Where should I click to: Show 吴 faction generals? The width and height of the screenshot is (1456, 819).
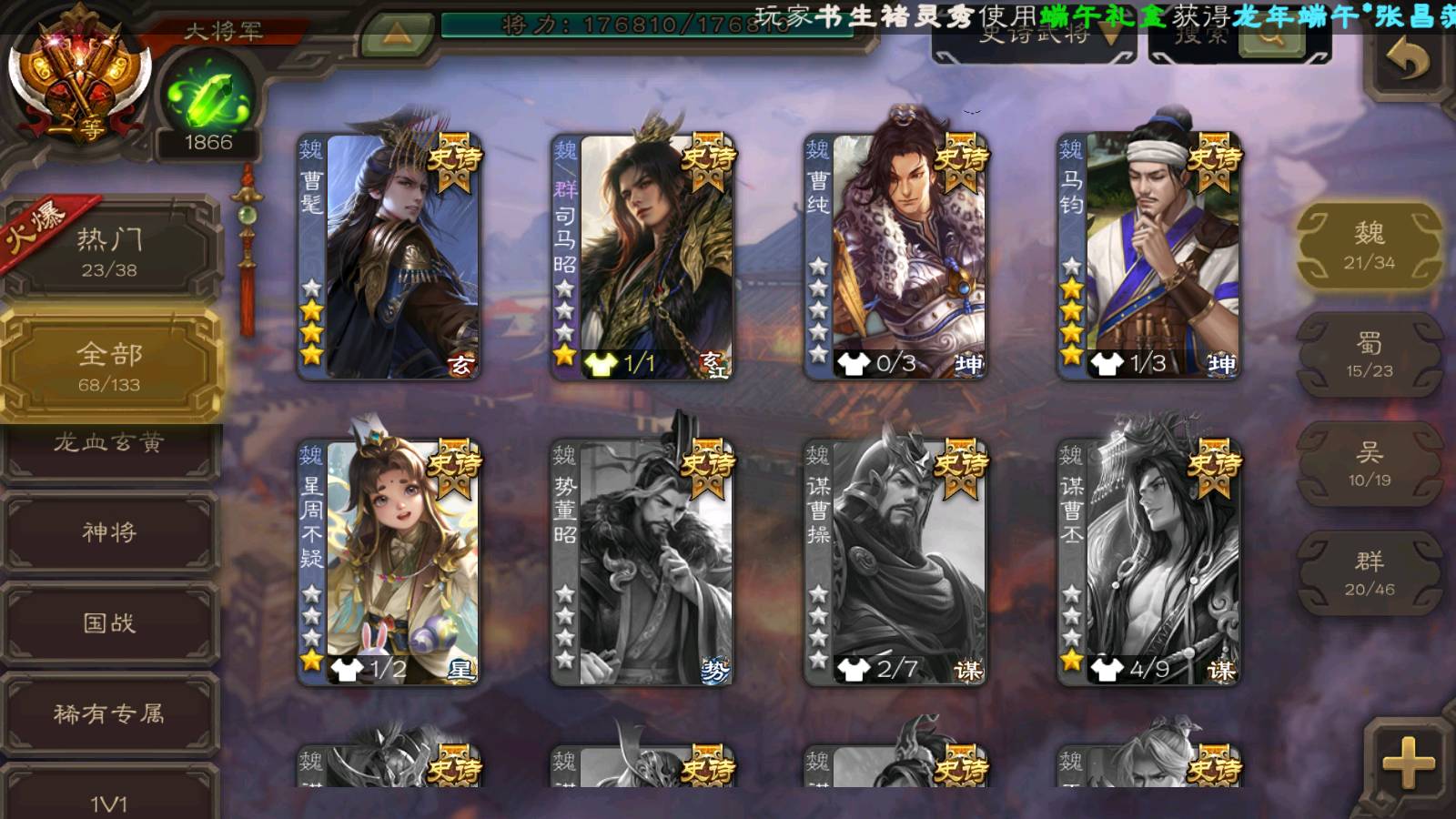(x=1369, y=464)
